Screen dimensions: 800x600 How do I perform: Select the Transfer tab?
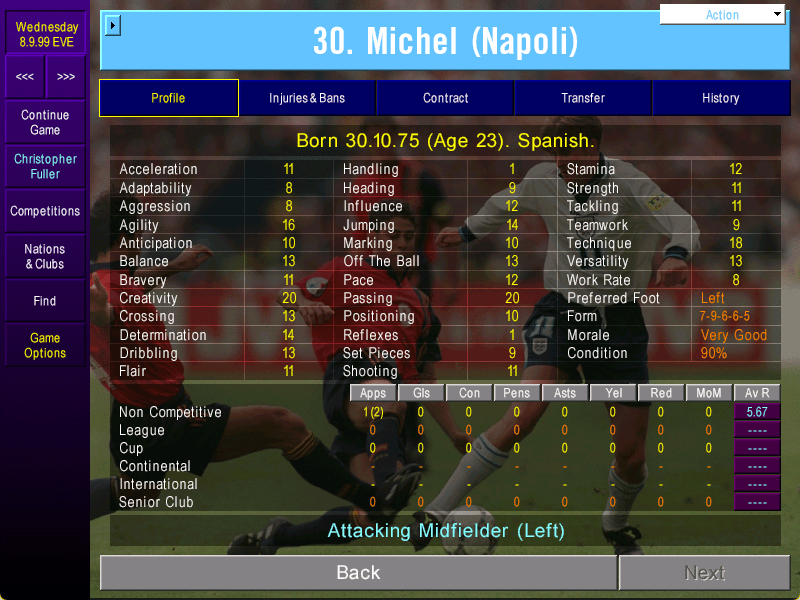[x=583, y=98]
